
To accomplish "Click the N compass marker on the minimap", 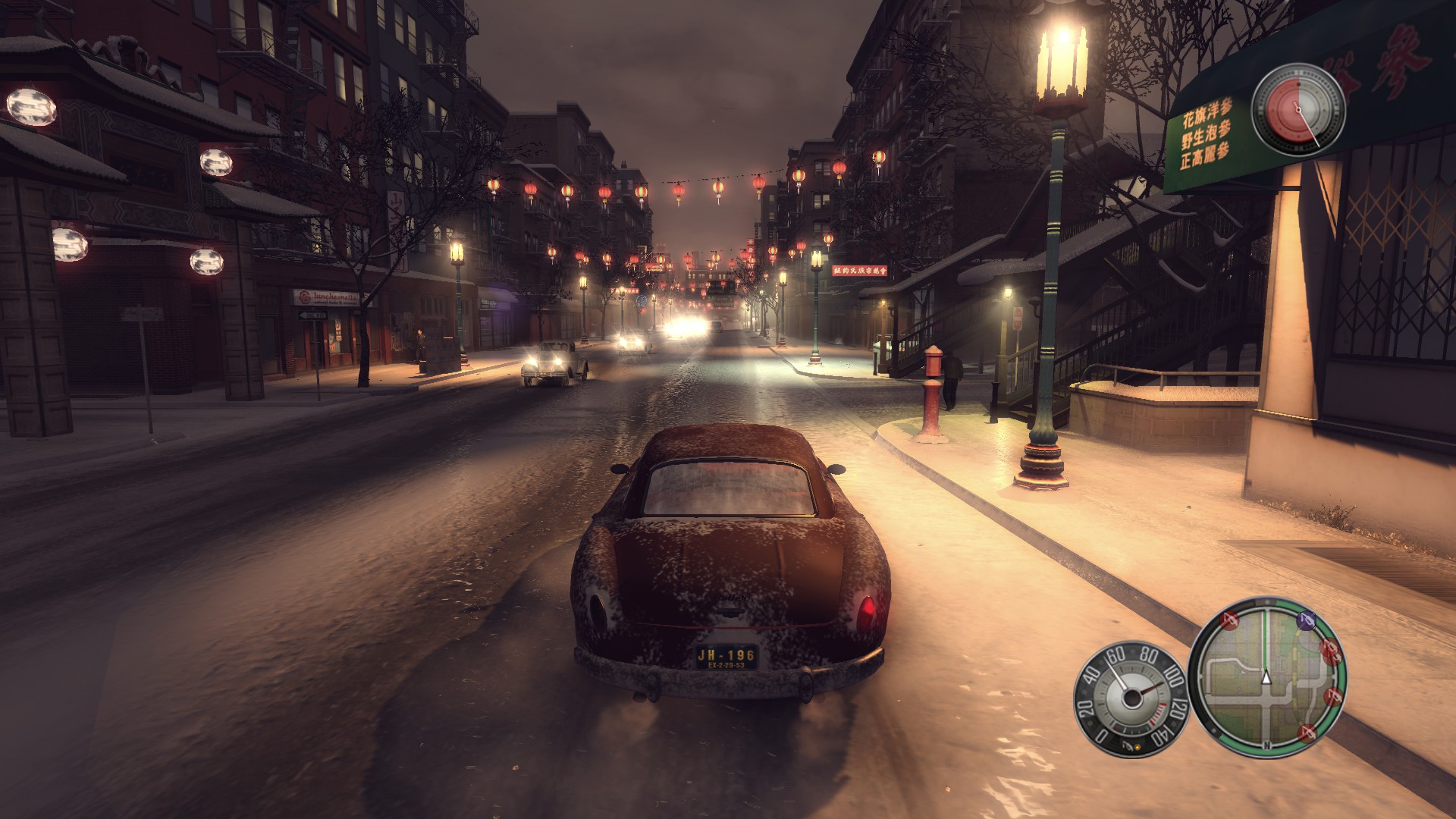I will 1266,745.
